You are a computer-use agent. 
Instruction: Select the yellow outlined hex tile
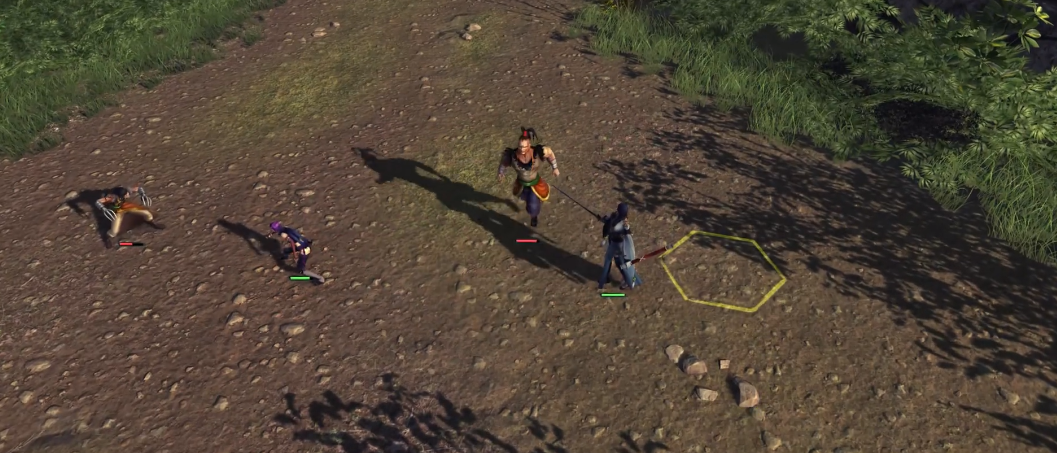(722, 270)
